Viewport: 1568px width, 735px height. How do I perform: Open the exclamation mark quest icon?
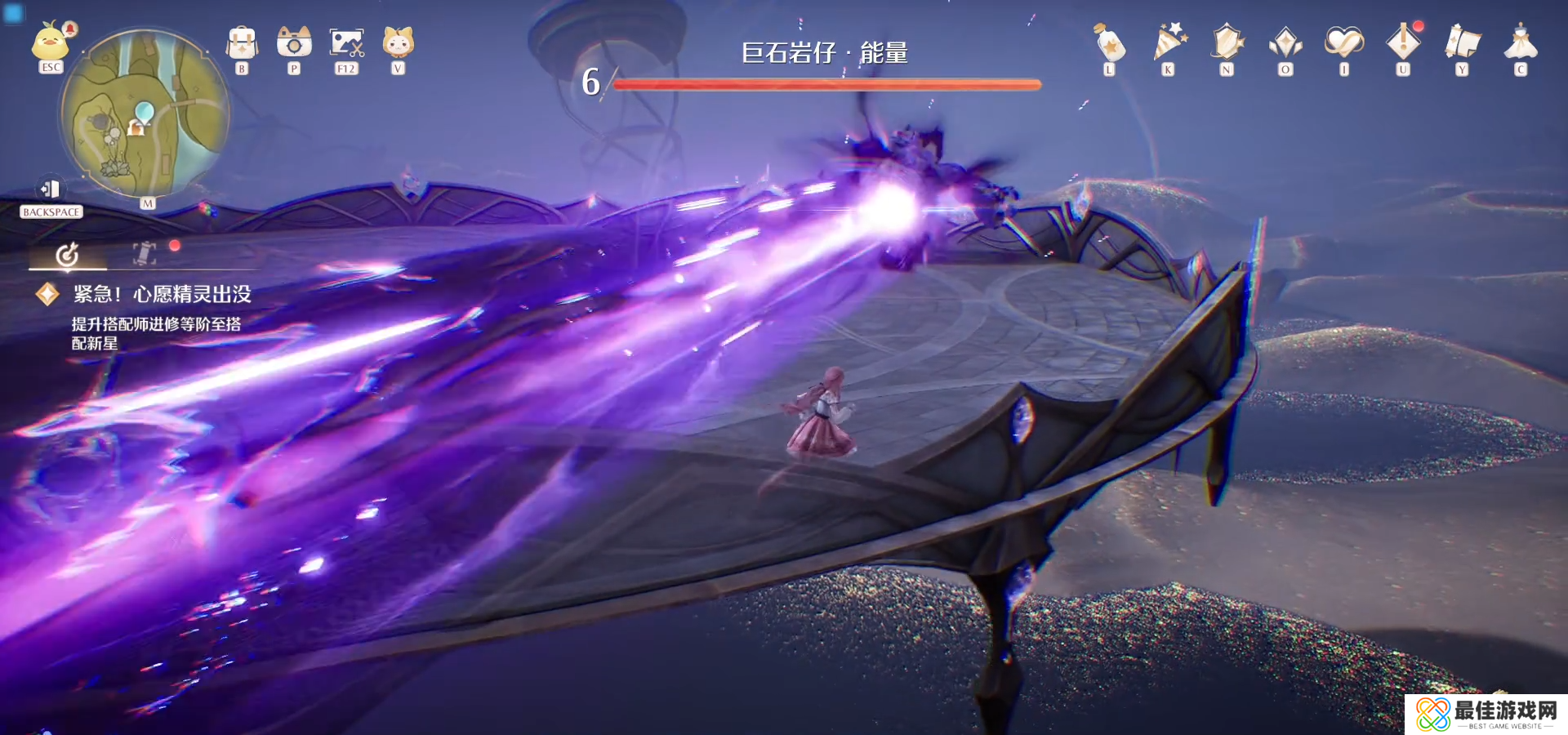click(1403, 43)
